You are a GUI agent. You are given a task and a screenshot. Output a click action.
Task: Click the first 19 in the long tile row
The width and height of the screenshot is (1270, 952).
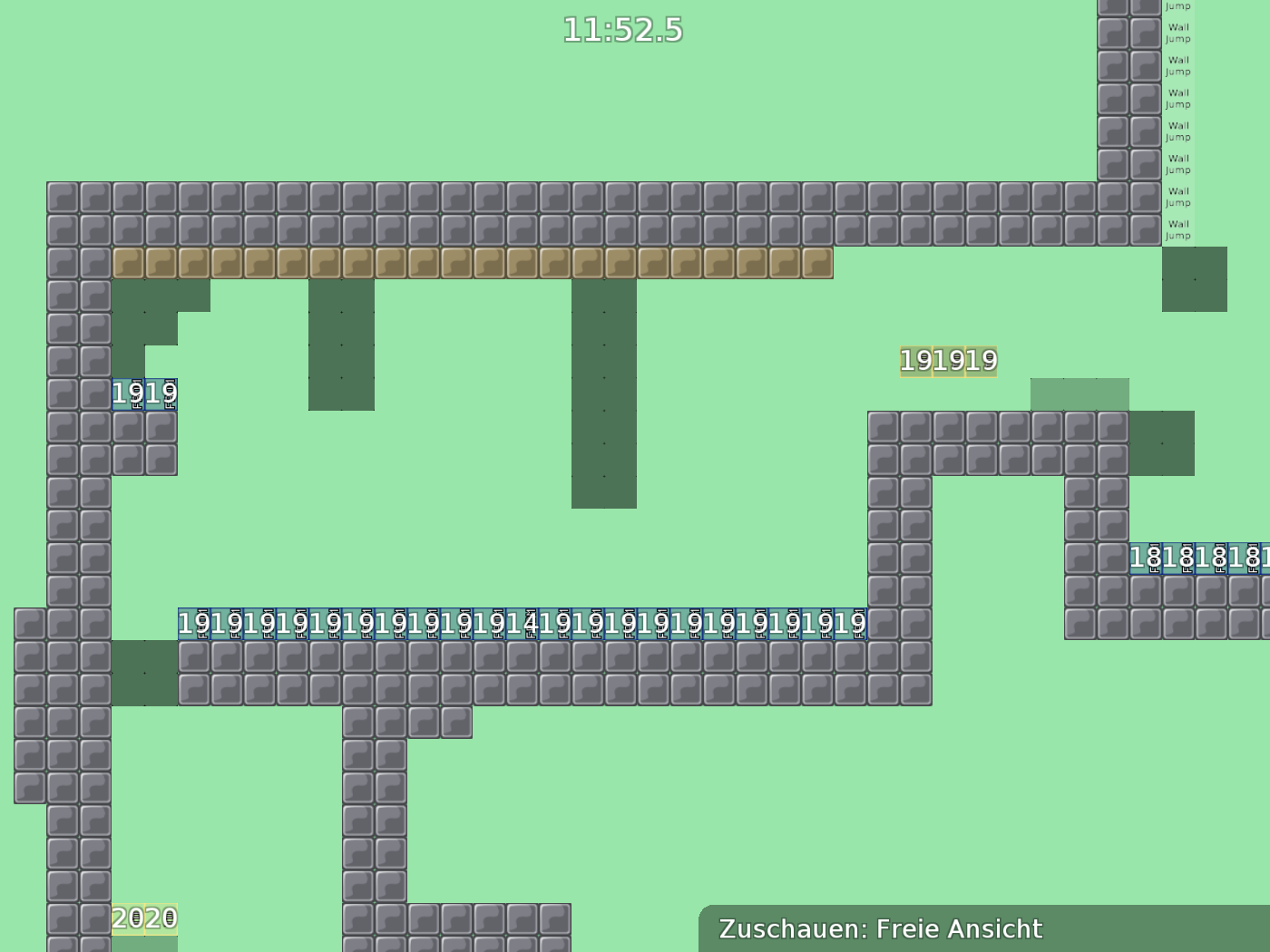click(x=194, y=623)
